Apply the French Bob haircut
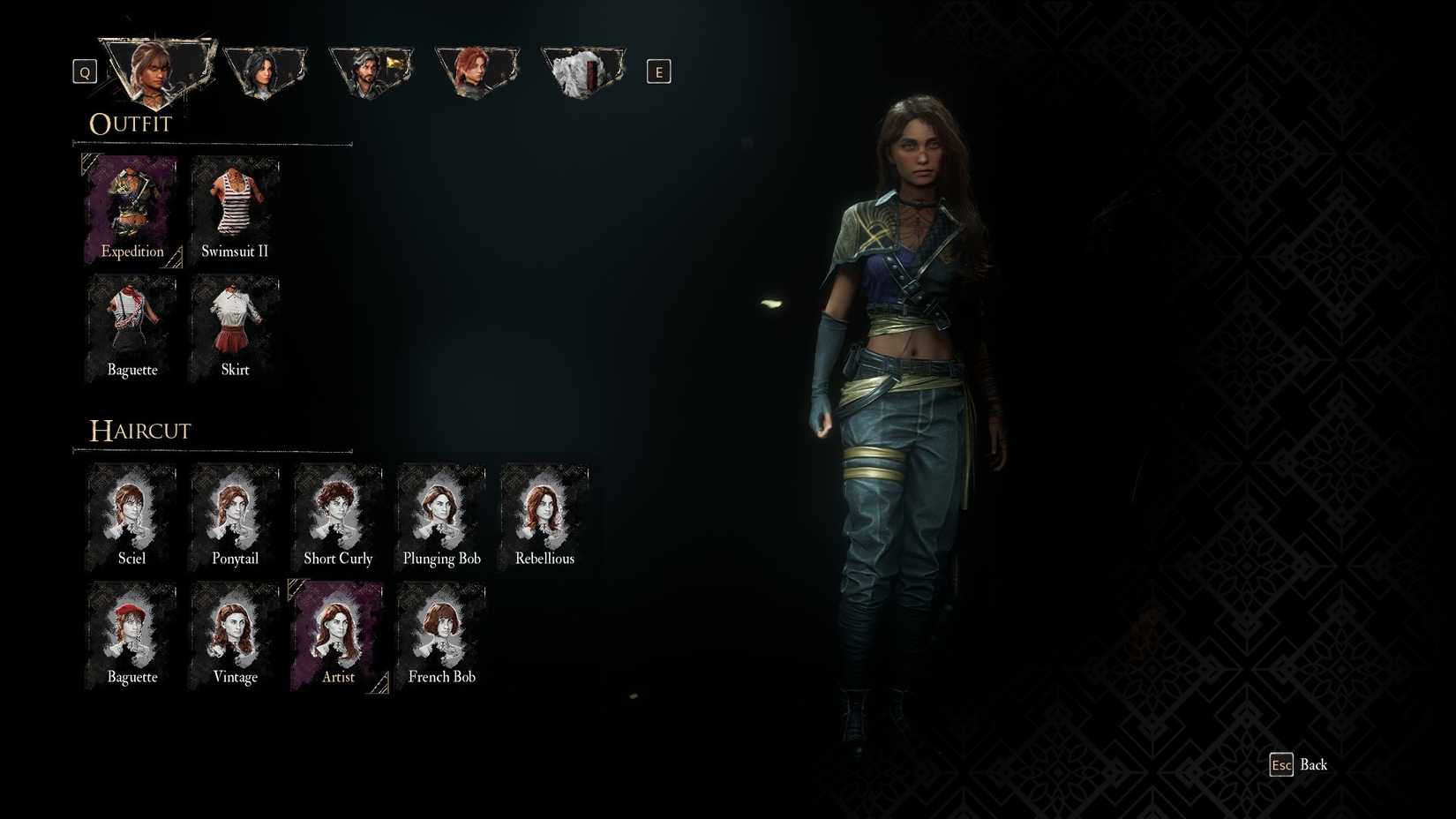This screenshot has width=1456, height=819. point(441,633)
